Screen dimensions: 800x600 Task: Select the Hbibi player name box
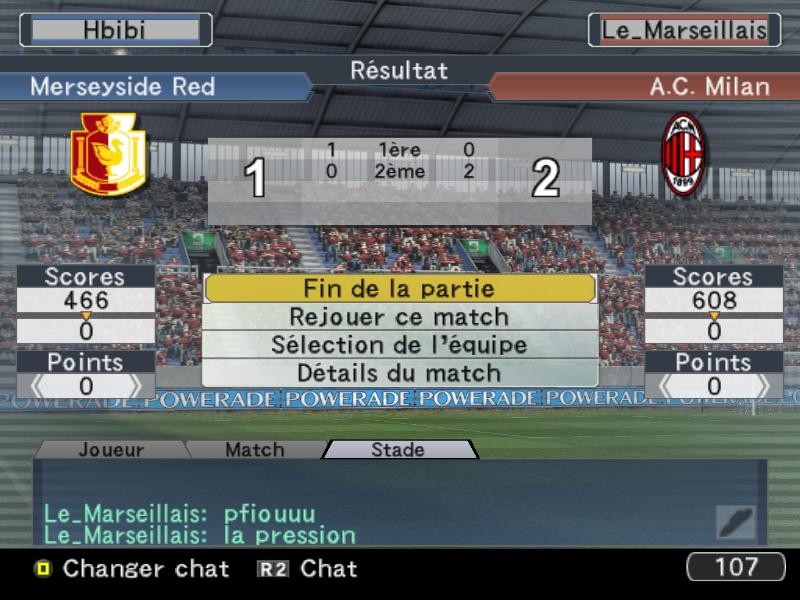[x=115, y=30]
